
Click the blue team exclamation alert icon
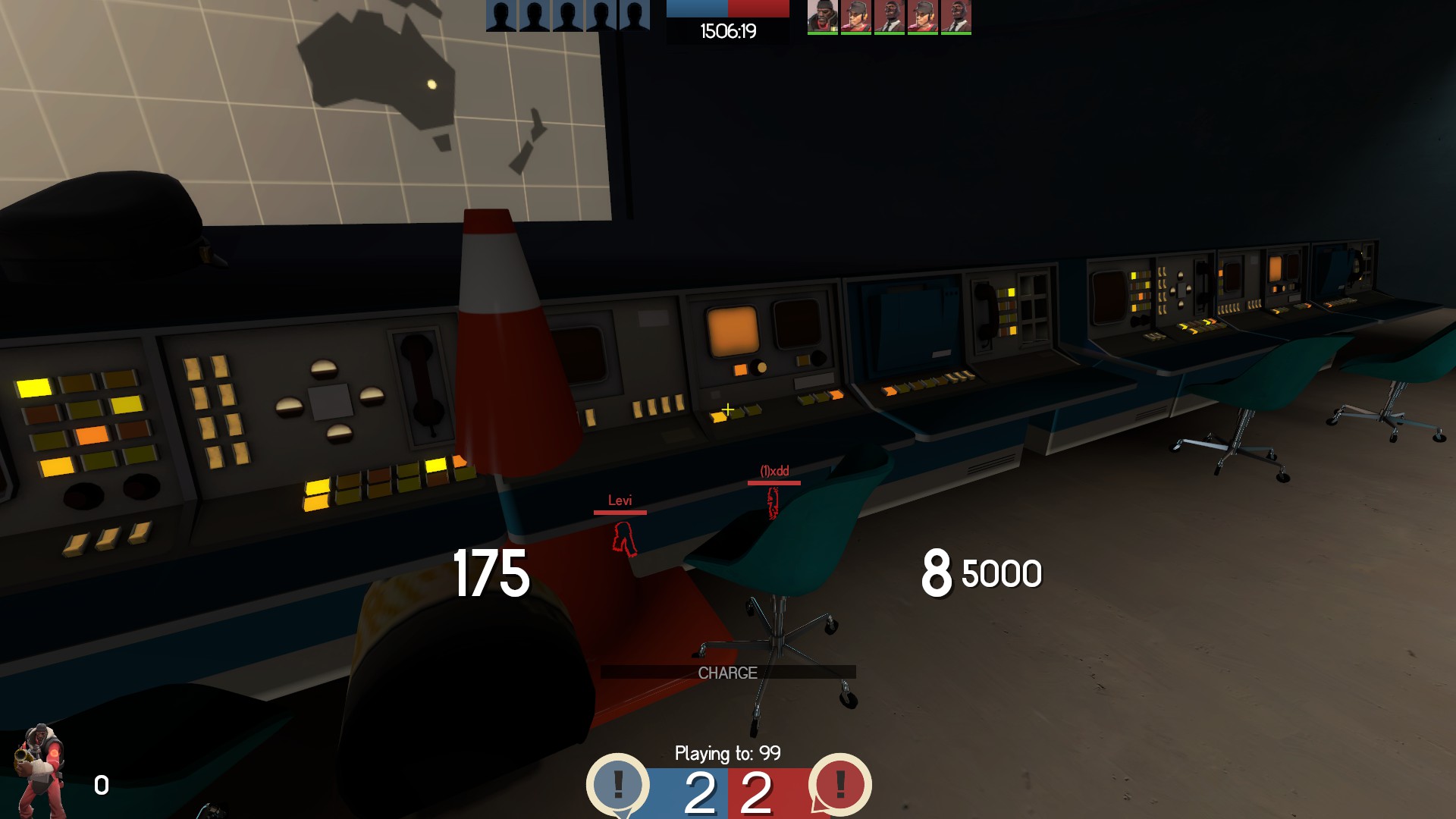(618, 784)
